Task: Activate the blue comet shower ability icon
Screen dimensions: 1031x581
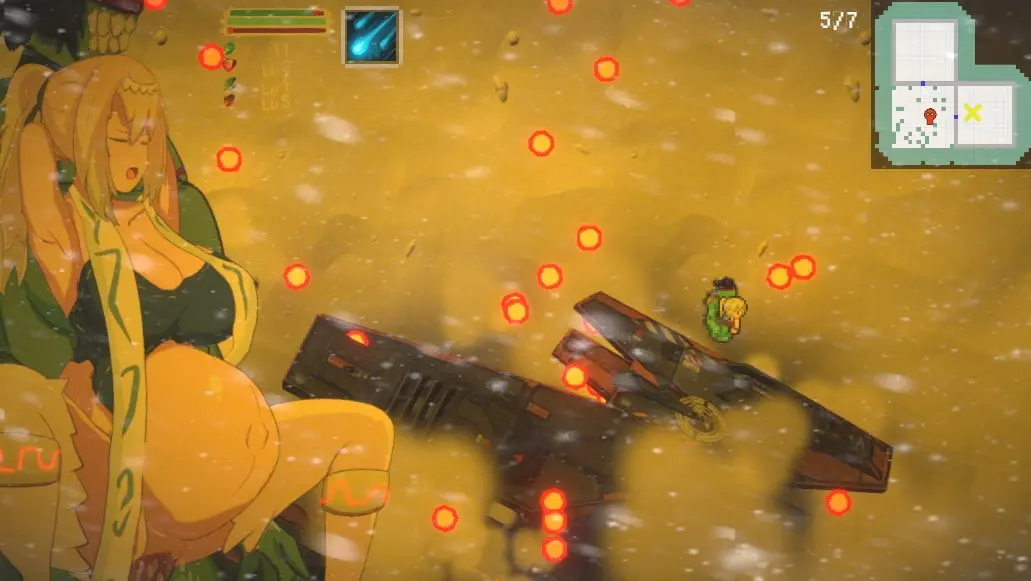Action: 372,36
